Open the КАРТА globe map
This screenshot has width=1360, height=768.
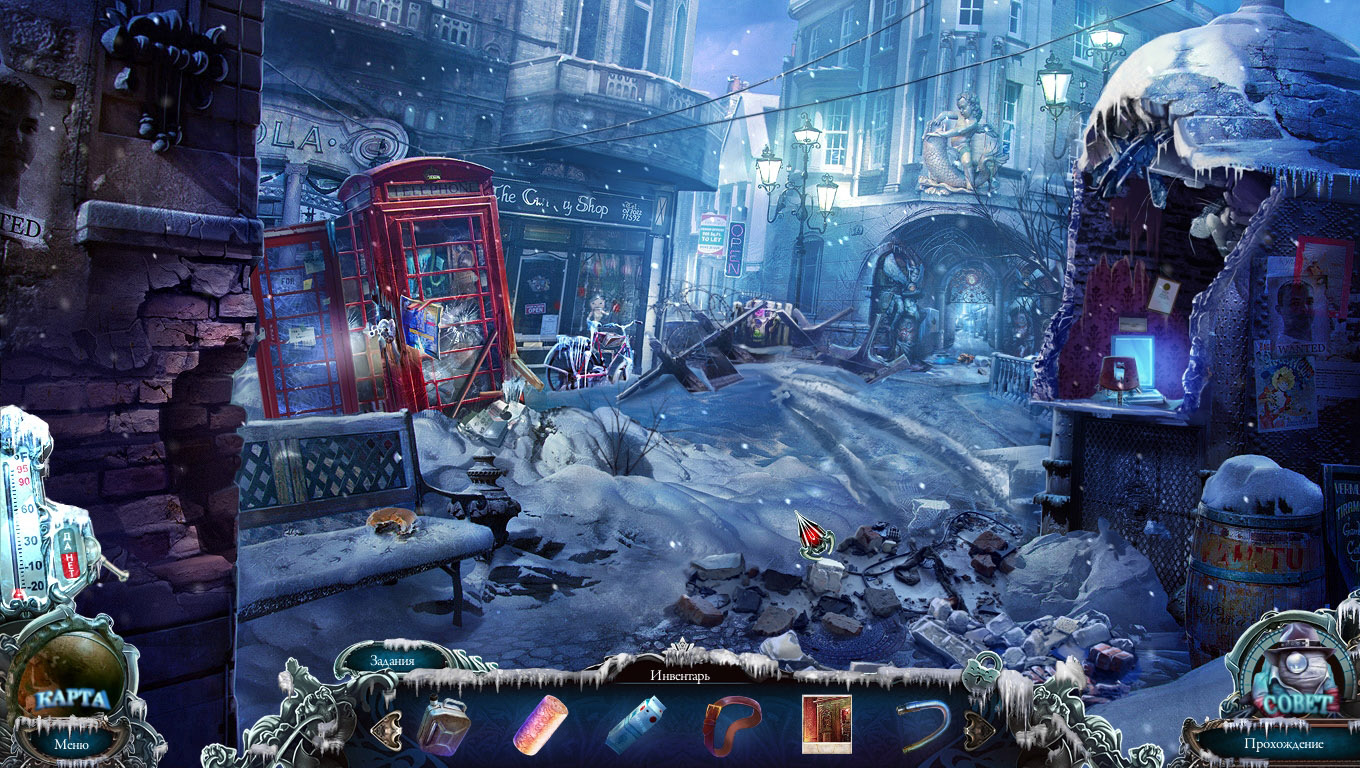71,697
